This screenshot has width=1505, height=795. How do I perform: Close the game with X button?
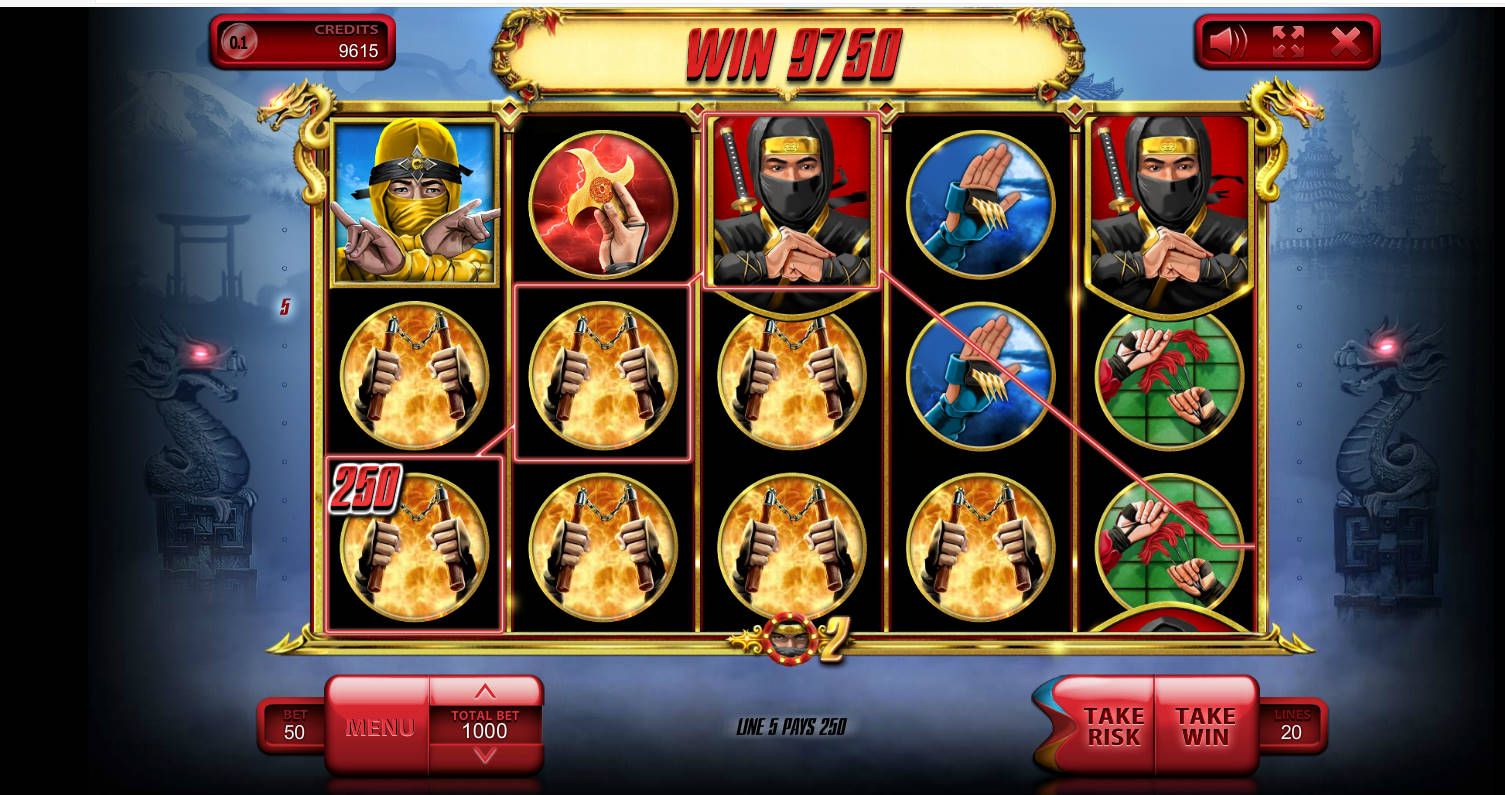(1345, 42)
